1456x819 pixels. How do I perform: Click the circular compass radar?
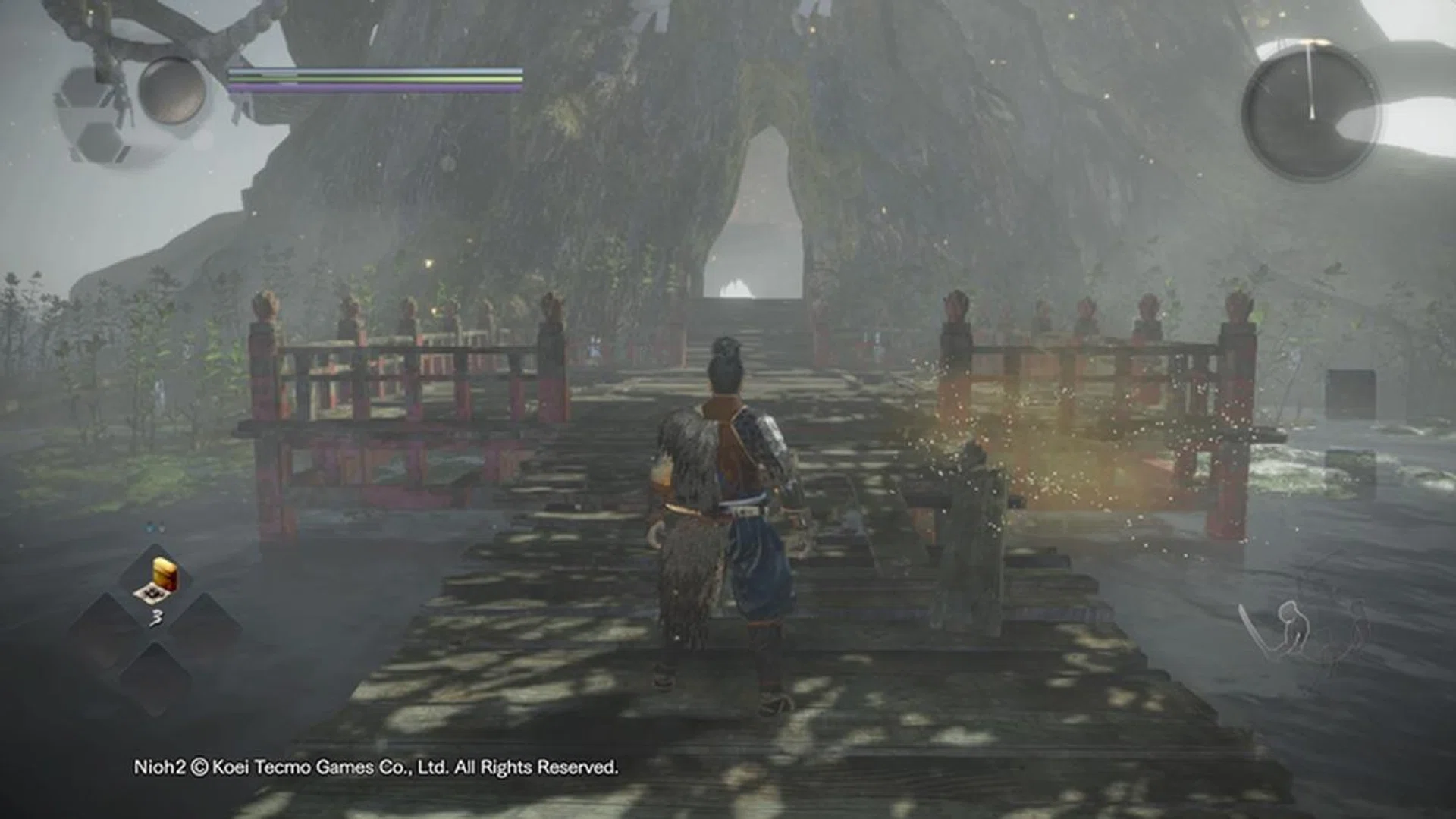pos(1311,112)
